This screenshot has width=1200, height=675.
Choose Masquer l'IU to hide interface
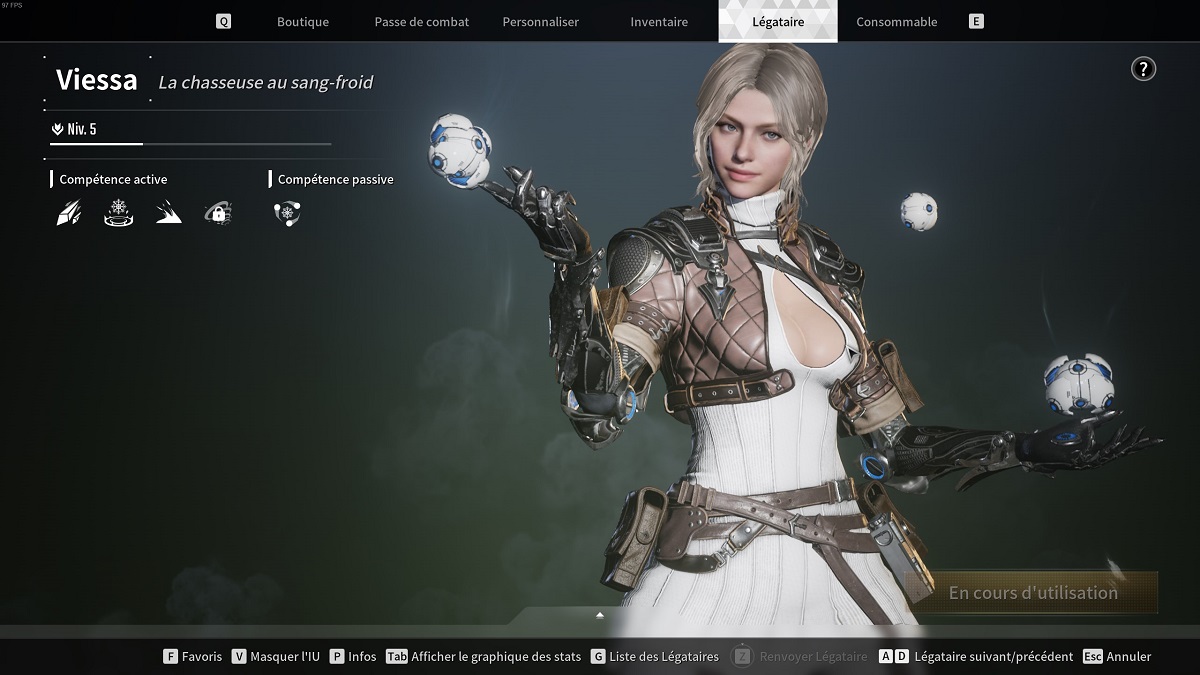click(x=275, y=657)
